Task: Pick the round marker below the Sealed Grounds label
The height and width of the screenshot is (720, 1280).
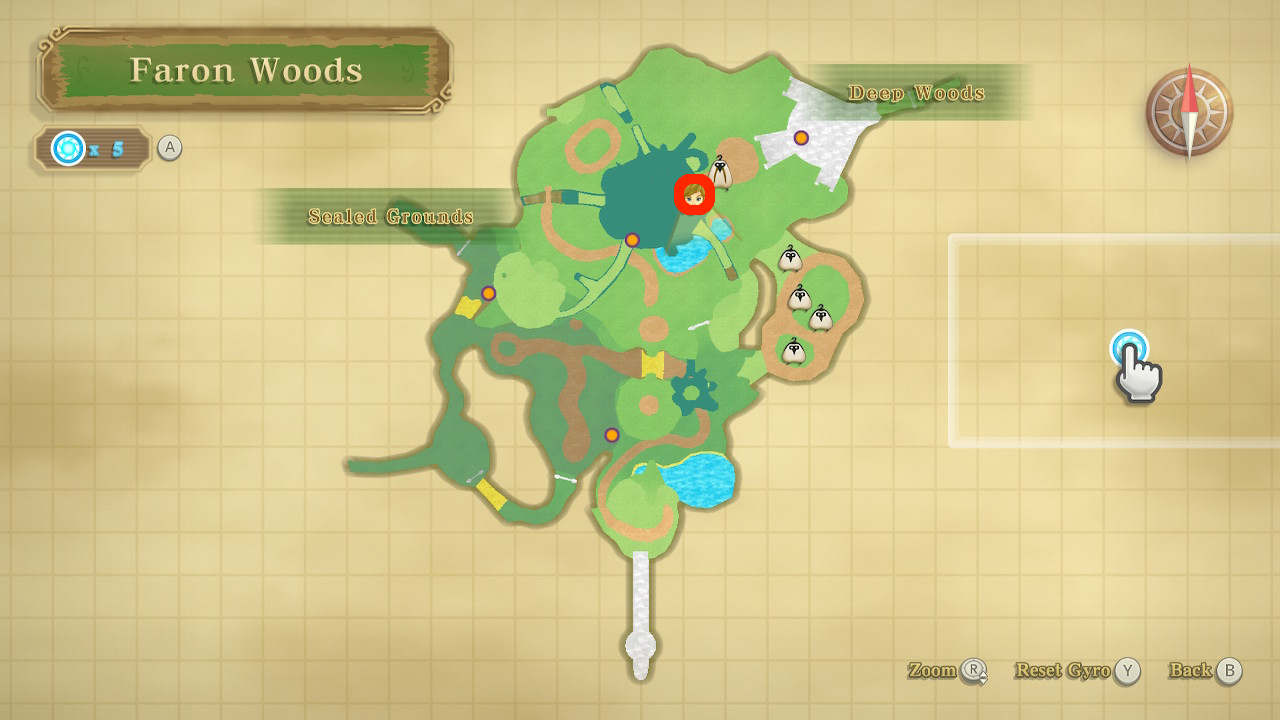Action: pos(488,293)
